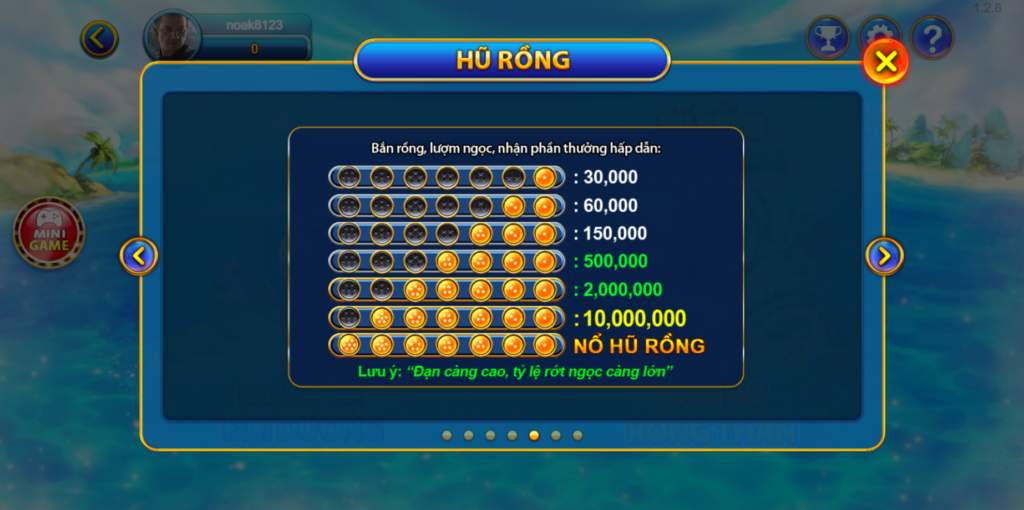Open the gear settings icon
1024x510 pixels.
(x=880, y=33)
